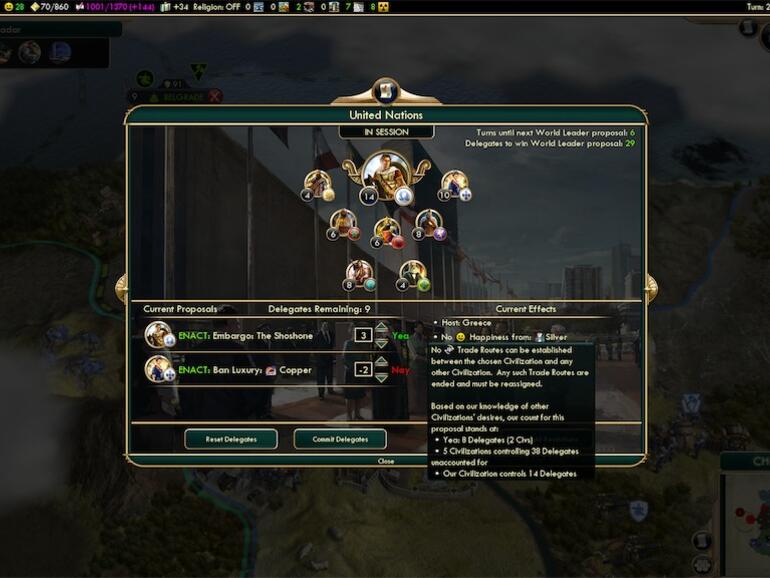Open the happiness smiley in the top bar
The width and height of the screenshot is (770, 578).
tap(8, 6)
